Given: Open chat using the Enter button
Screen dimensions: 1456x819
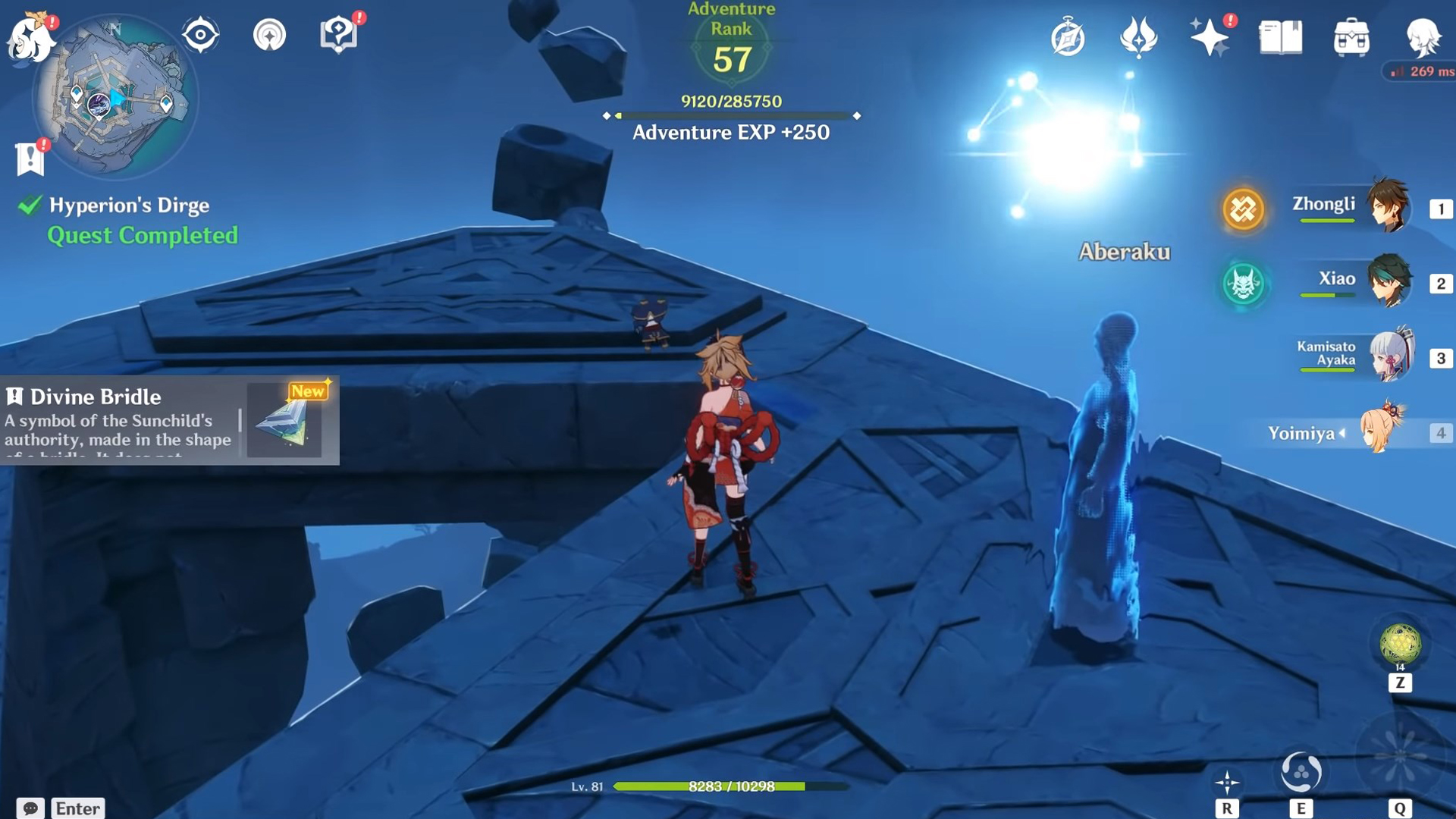Looking at the screenshot, I should (78, 808).
